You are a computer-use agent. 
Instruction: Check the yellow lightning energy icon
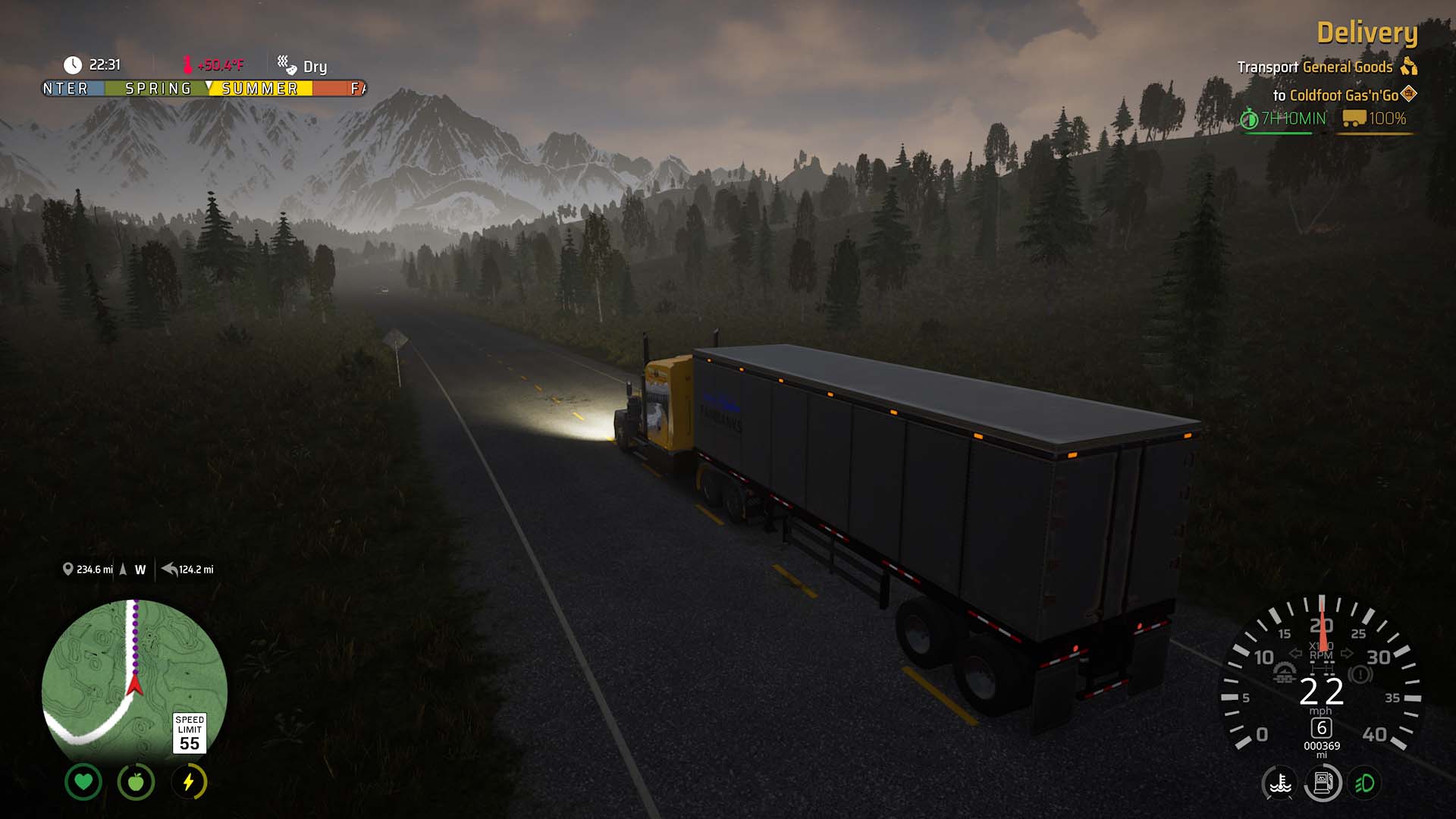(189, 782)
